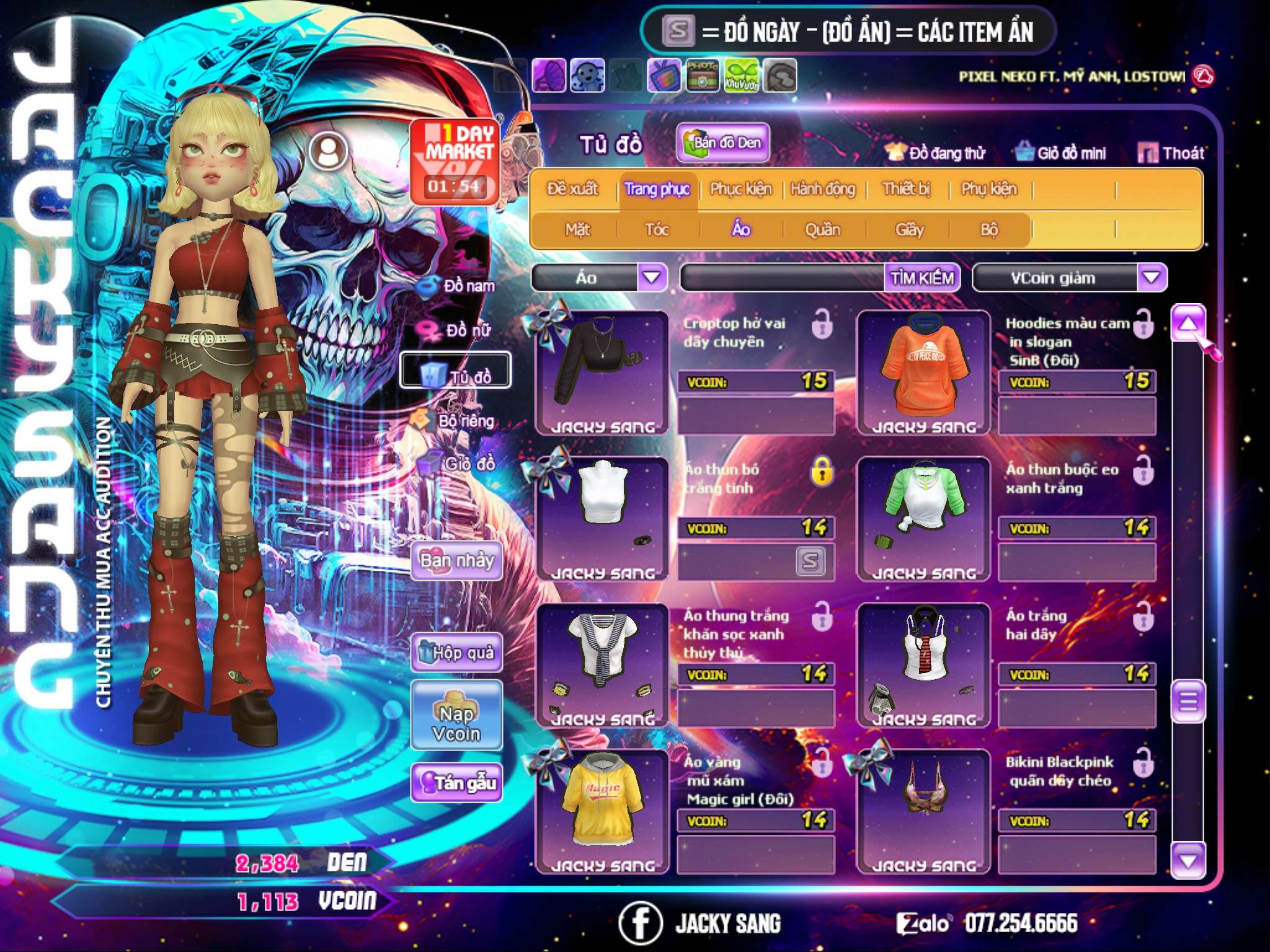The width and height of the screenshot is (1270, 952).
Task: Open Giỏ đồ mini cart
Action: coord(1061,153)
